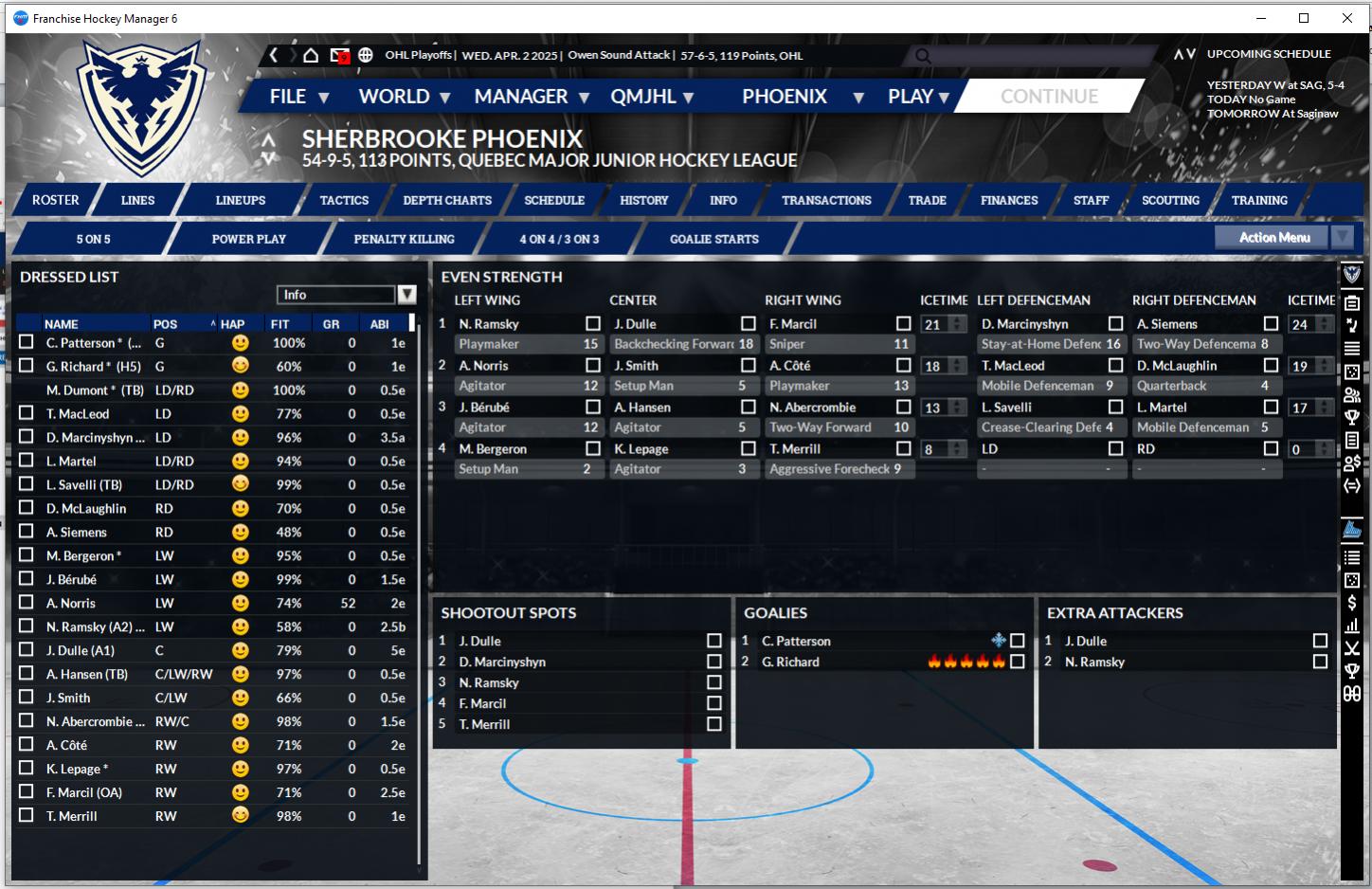
Task: Open the mail inbox icon
Action: (x=339, y=55)
